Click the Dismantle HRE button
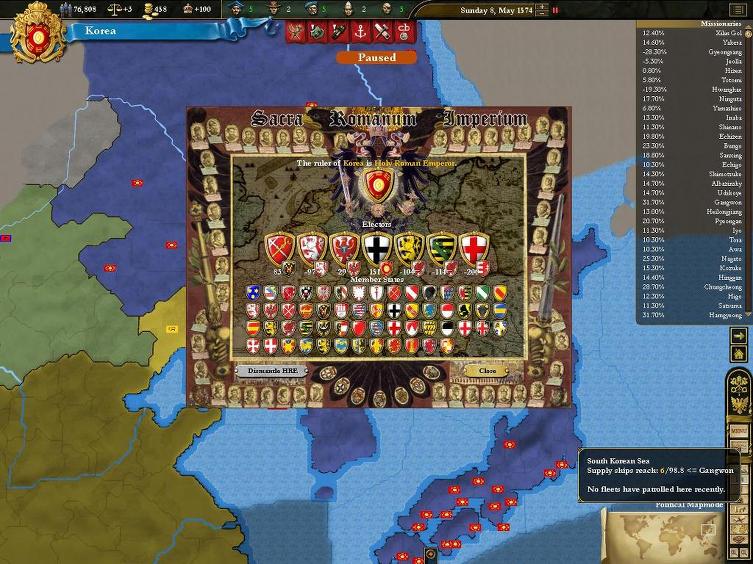Viewport: 753px width, 564px height. [x=272, y=370]
